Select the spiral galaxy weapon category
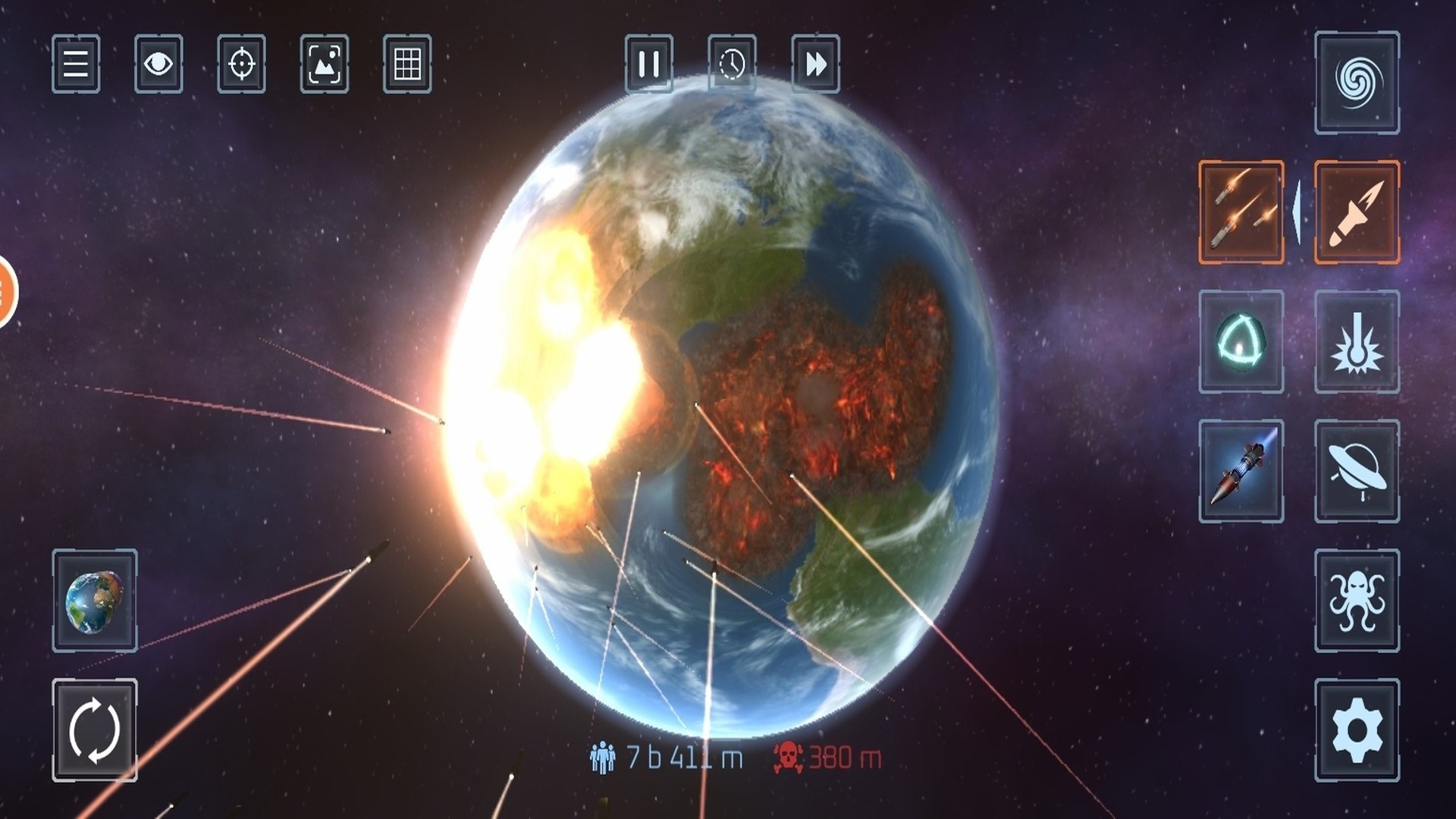Viewport: 1456px width, 819px height. tap(1357, 83)
